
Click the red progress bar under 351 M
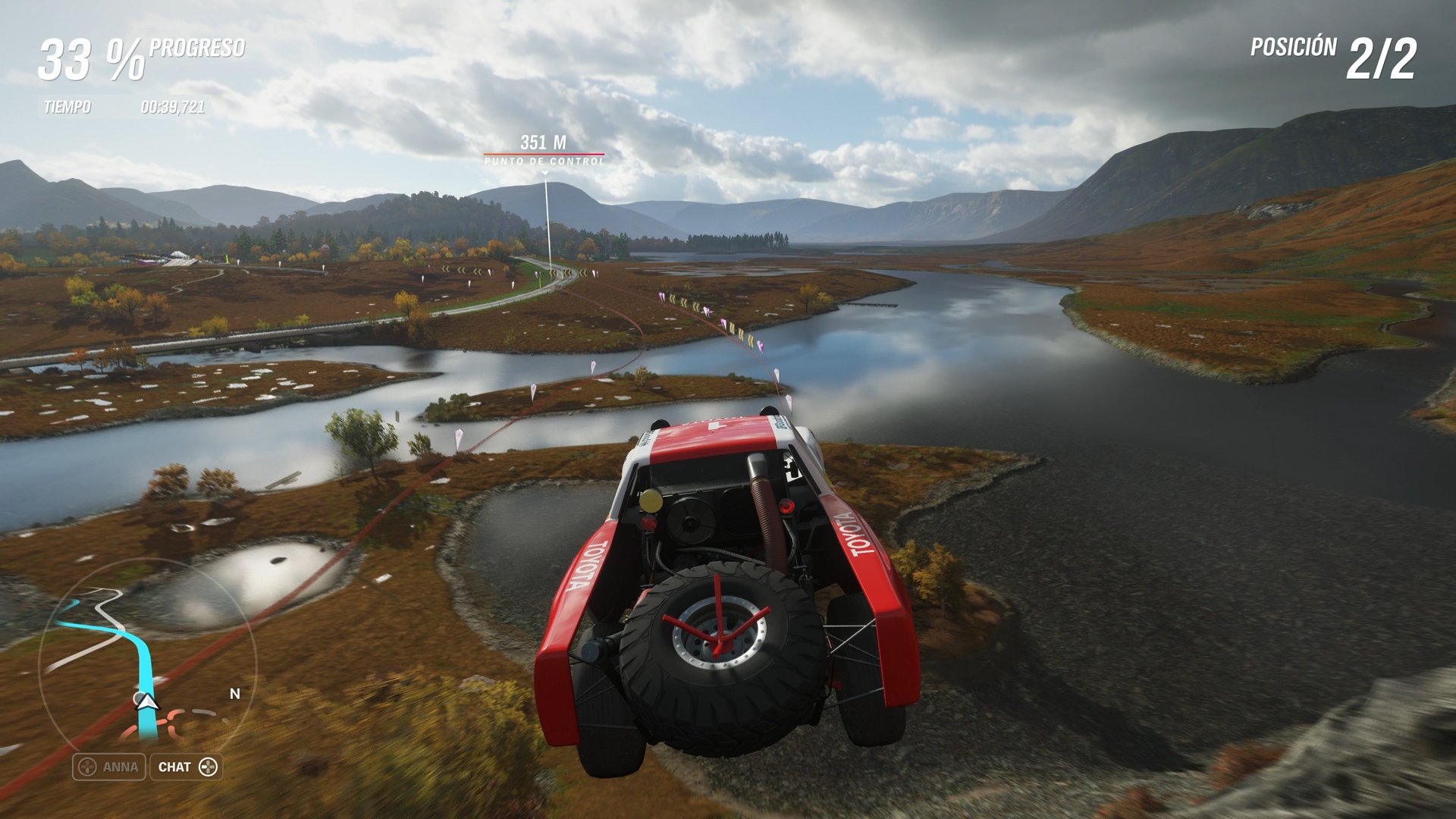543,153
